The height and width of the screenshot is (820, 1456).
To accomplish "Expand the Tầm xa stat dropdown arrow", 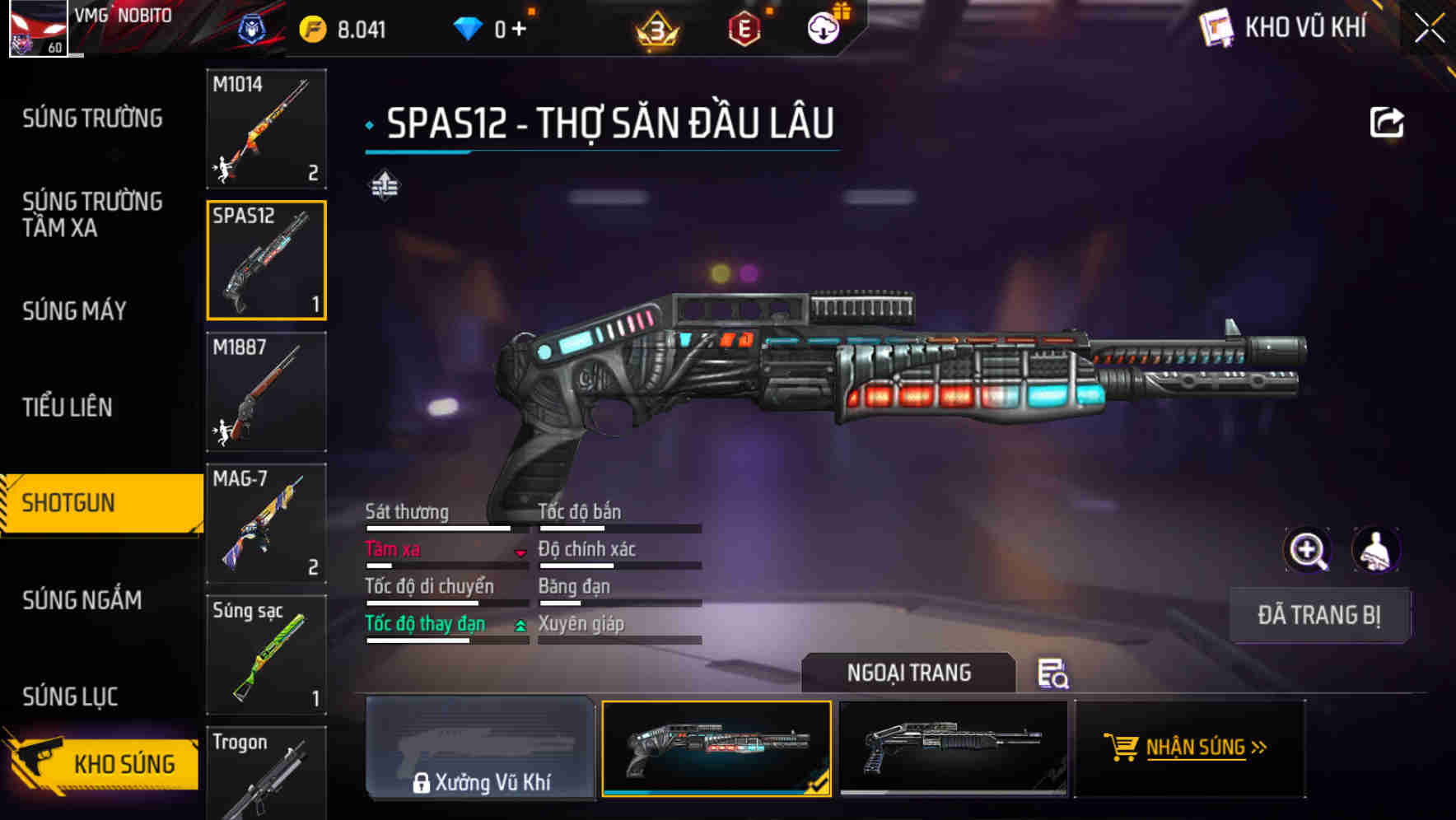I will pyautogui.click(x=520, y=553).
